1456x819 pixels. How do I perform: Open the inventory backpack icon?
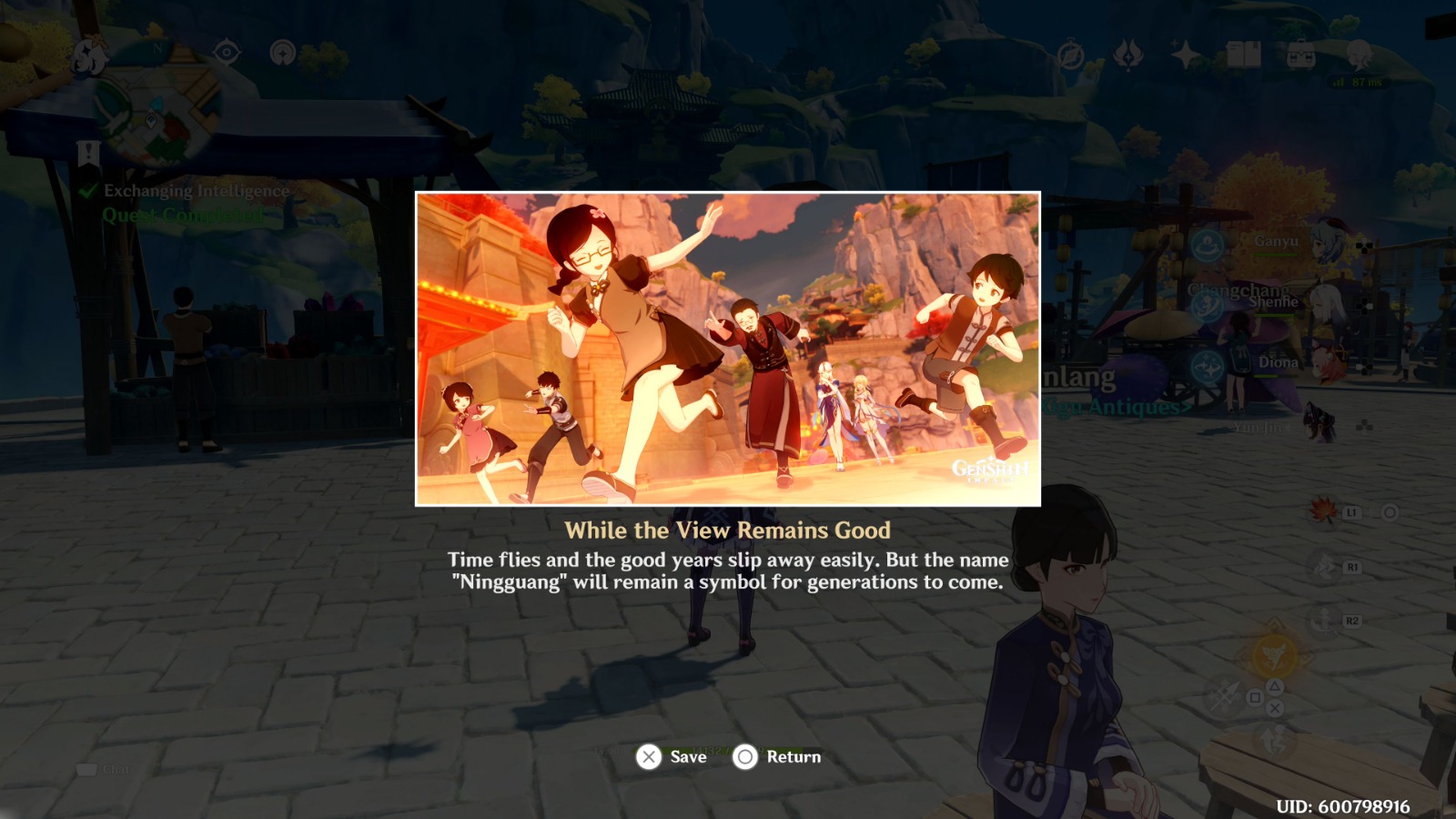coord(1301,55)
